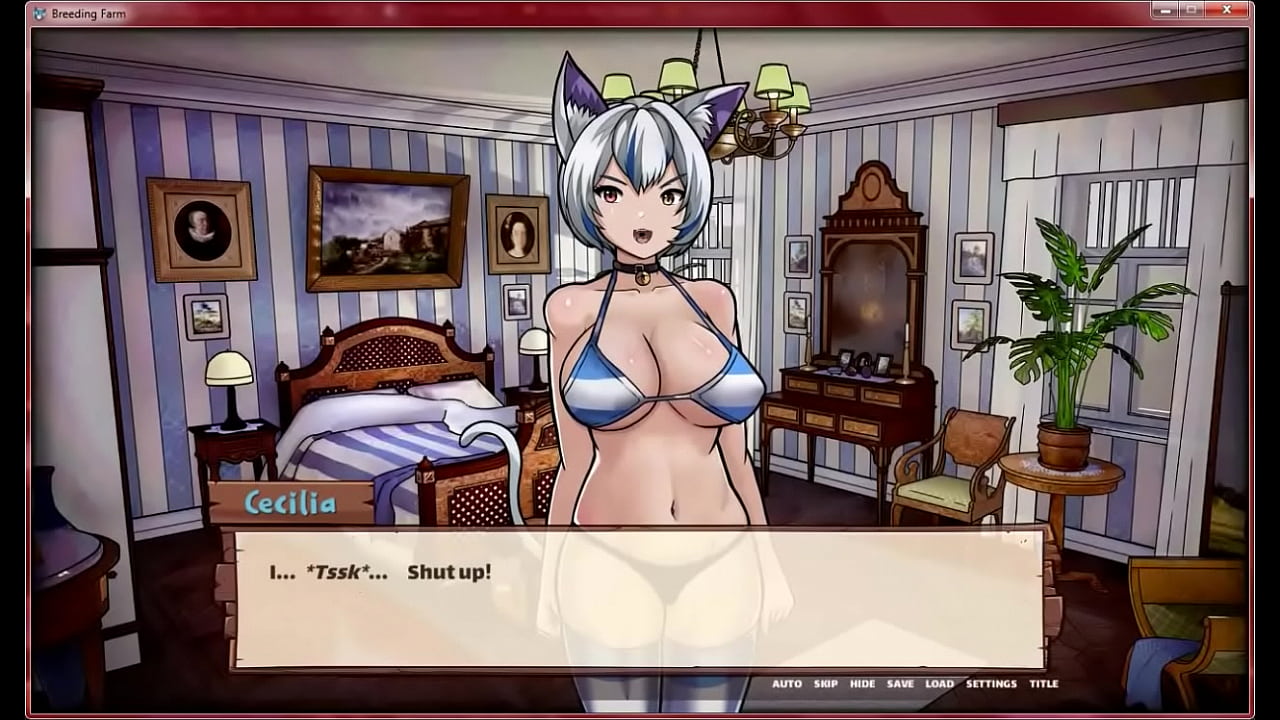Image resolution: width=1280 pixels, height=720 pixels.
Task: Open the LOAD game menu
Action: coord(939,684)
